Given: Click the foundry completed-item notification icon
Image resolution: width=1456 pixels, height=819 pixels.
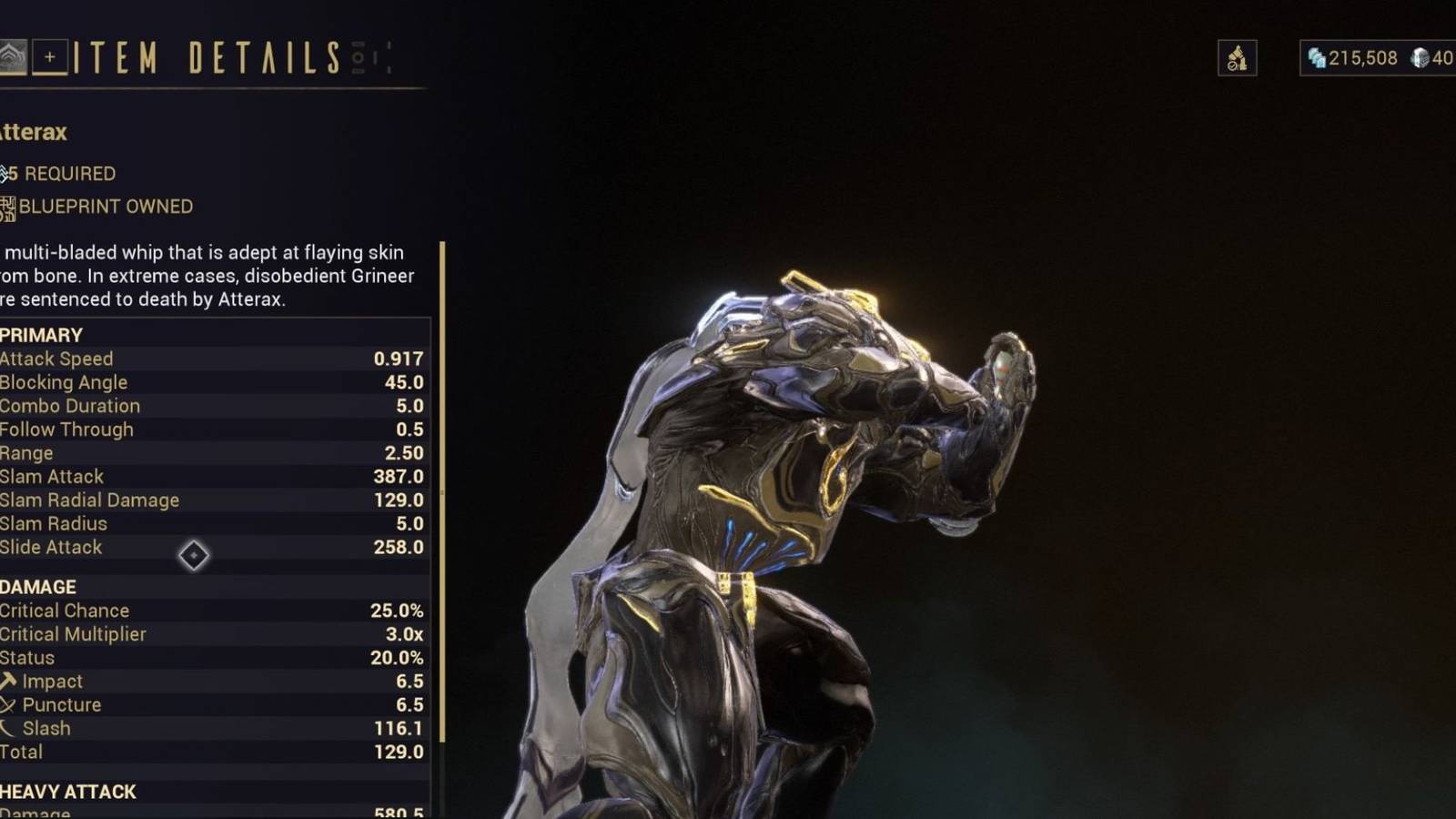Looking at the screenshot, I should coord(1236,57).
